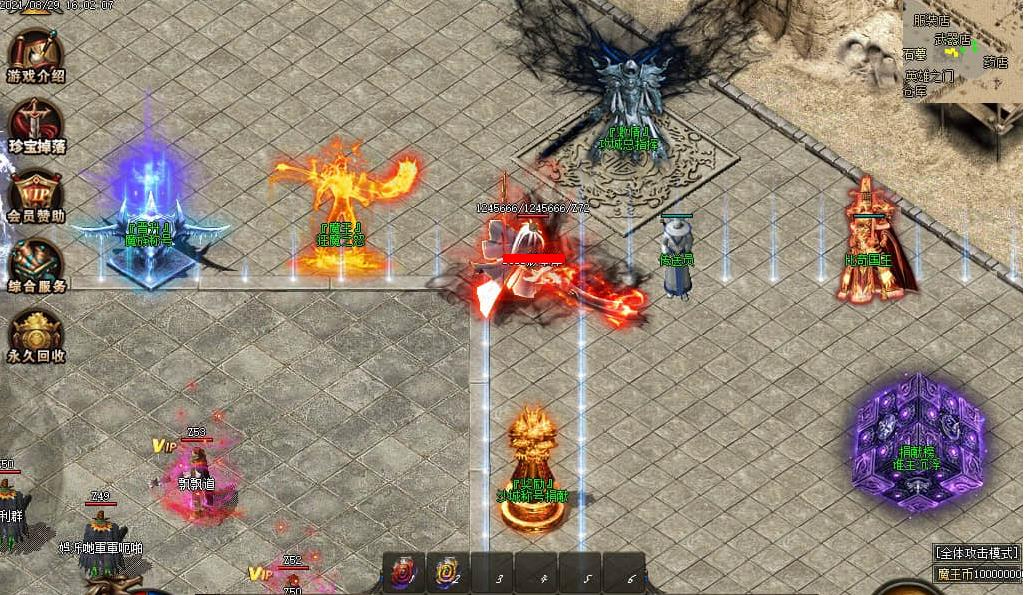Toggle the 全体攻击模式 attack mode
The width and height of the screenshot is (1026, 595).
pyautogui.click(x=977, y=552)
